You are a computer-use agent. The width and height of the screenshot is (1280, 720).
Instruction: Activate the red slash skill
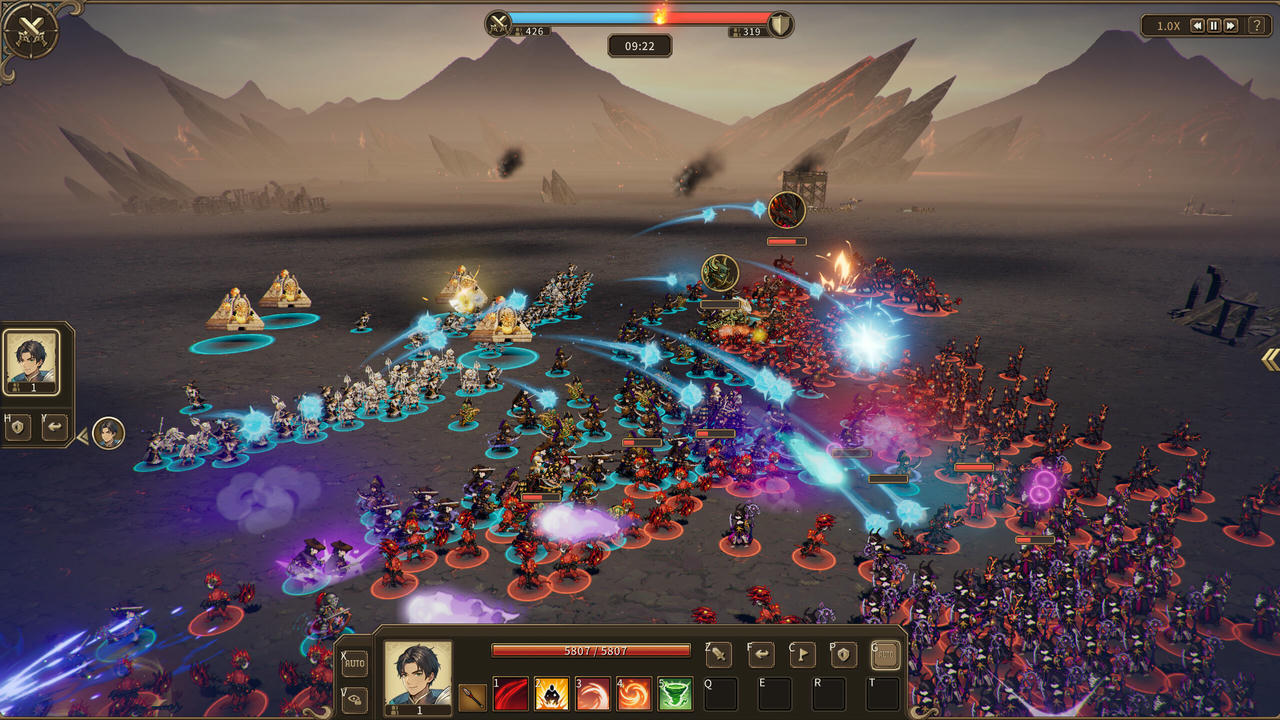(x=511, y=693)
